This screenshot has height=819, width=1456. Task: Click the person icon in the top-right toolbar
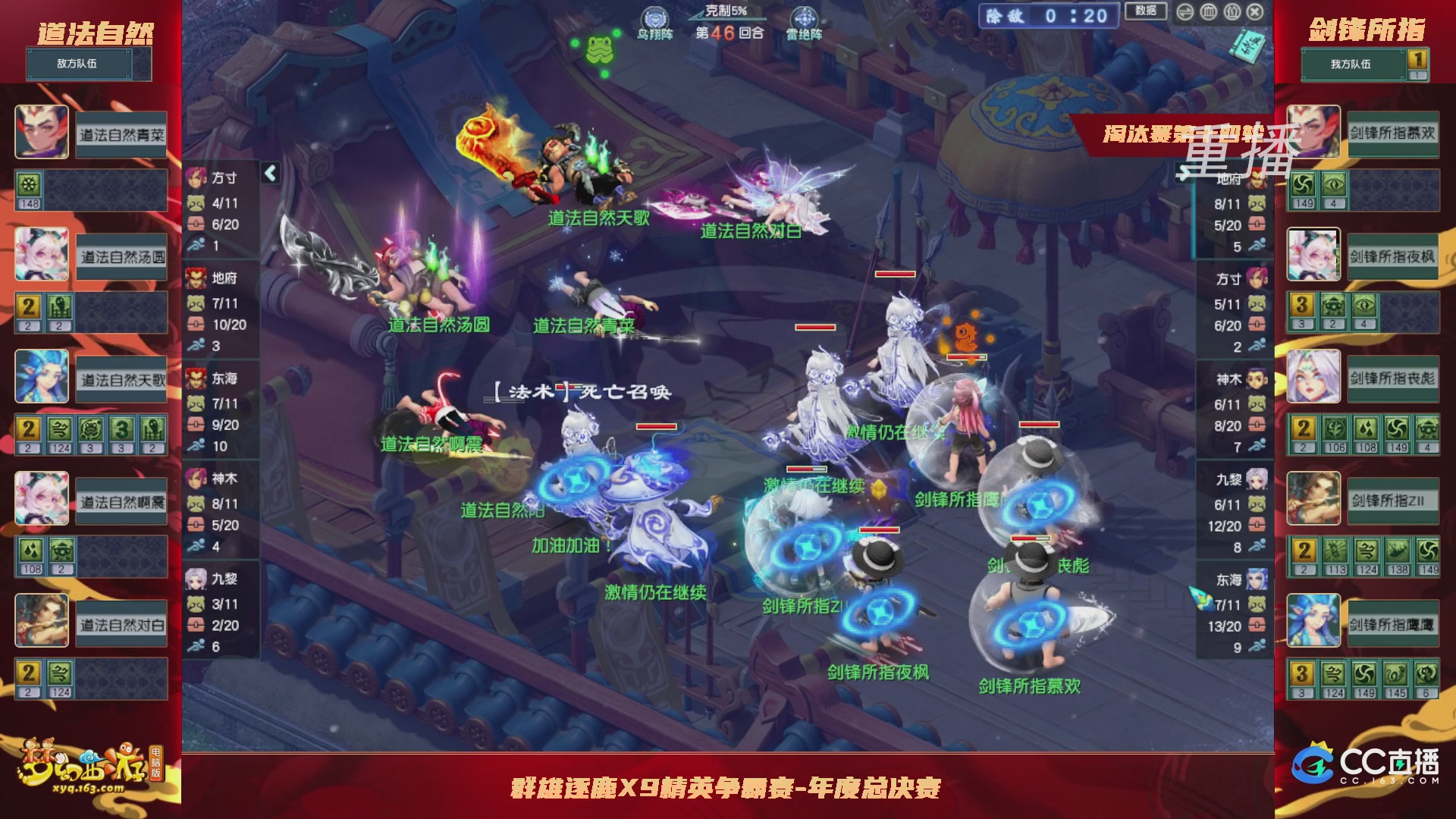point(1232,11)
